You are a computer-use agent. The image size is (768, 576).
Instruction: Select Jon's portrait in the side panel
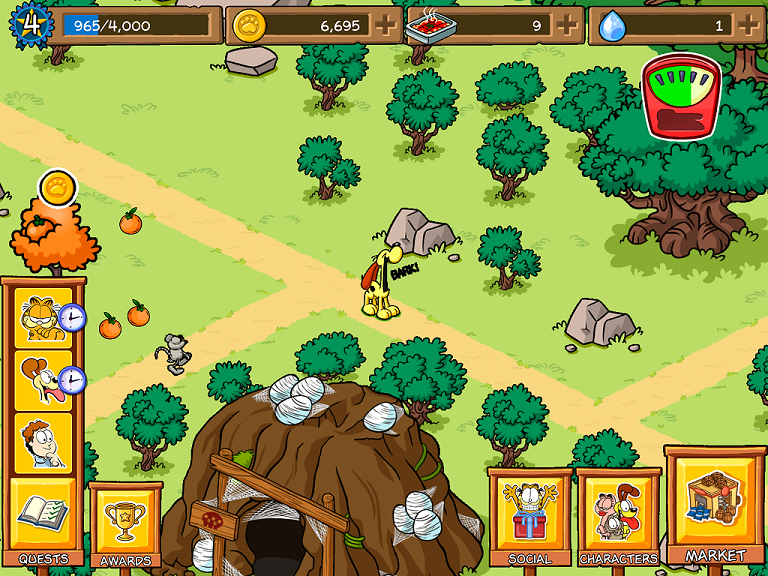point(42,442)
